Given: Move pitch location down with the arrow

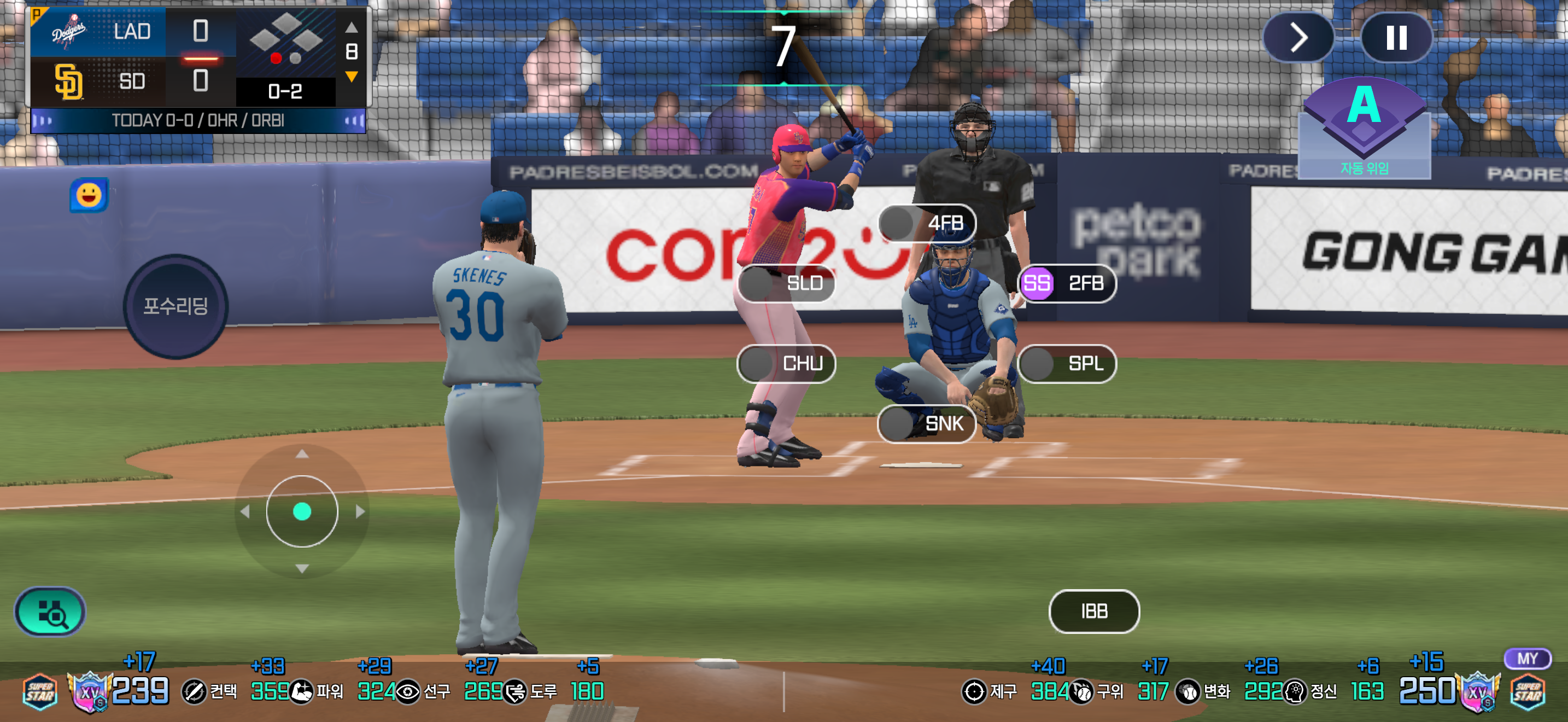Looking at the screenshot, I should point(302,569).
